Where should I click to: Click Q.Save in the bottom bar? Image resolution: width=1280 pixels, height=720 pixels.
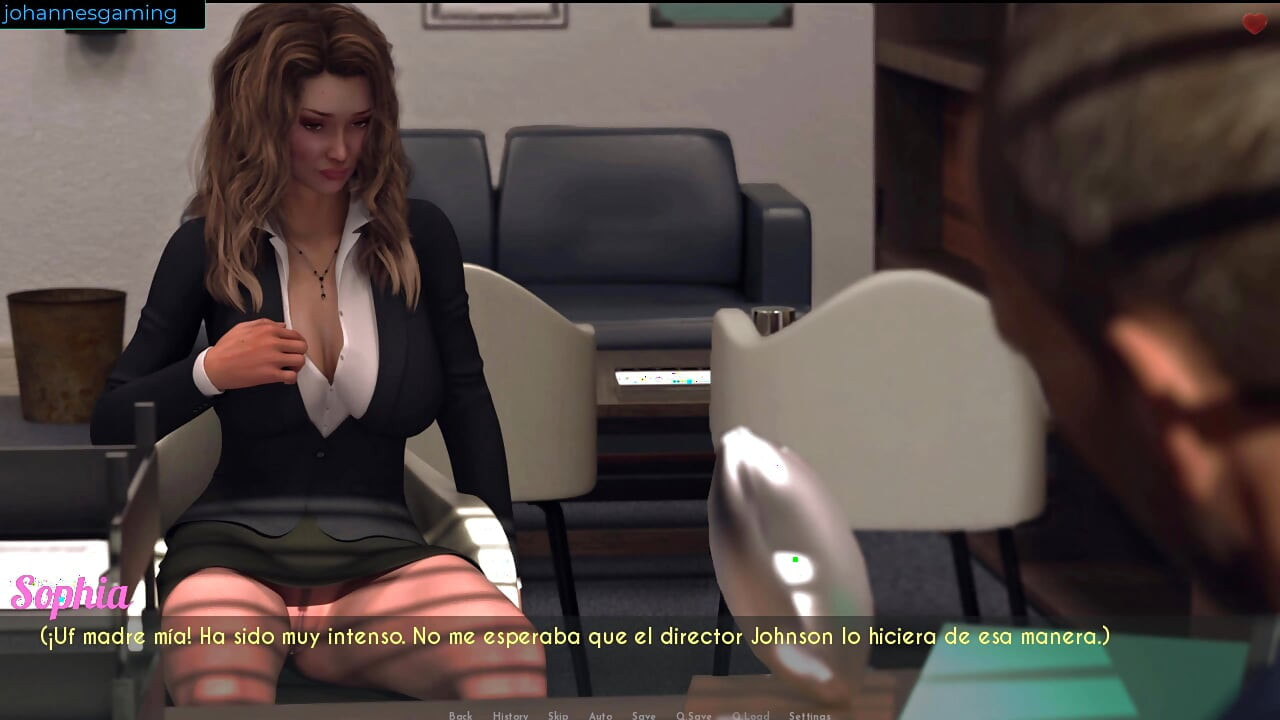[x=693, y=716]
